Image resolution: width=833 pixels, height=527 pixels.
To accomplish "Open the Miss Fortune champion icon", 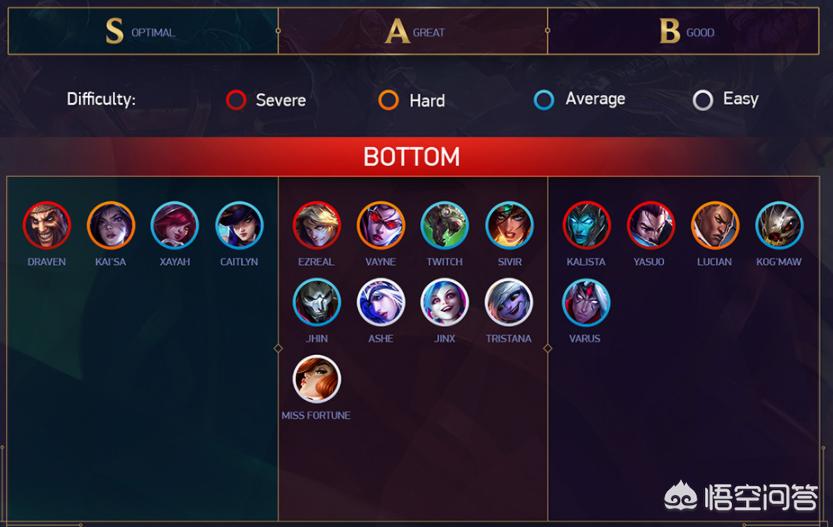I will click(317, 380).
